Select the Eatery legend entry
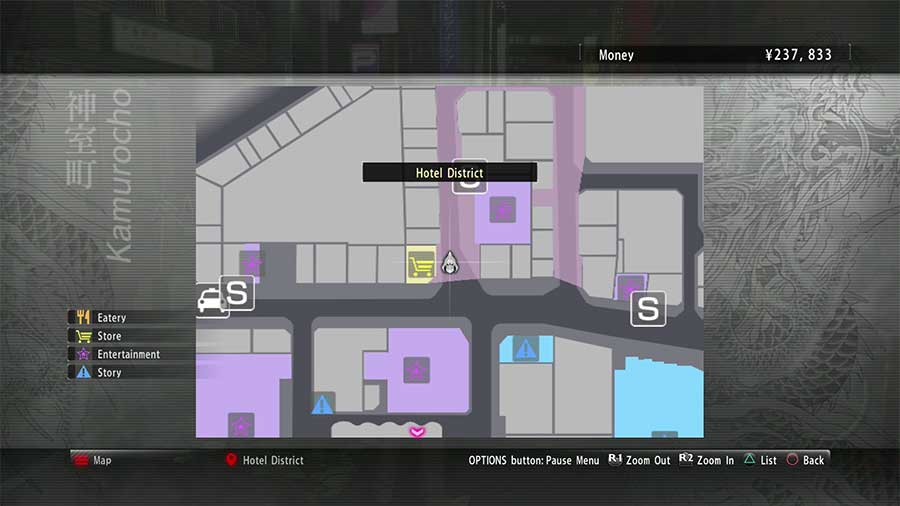The width and height of the screenshot is (900, 506). pos(110,318)
